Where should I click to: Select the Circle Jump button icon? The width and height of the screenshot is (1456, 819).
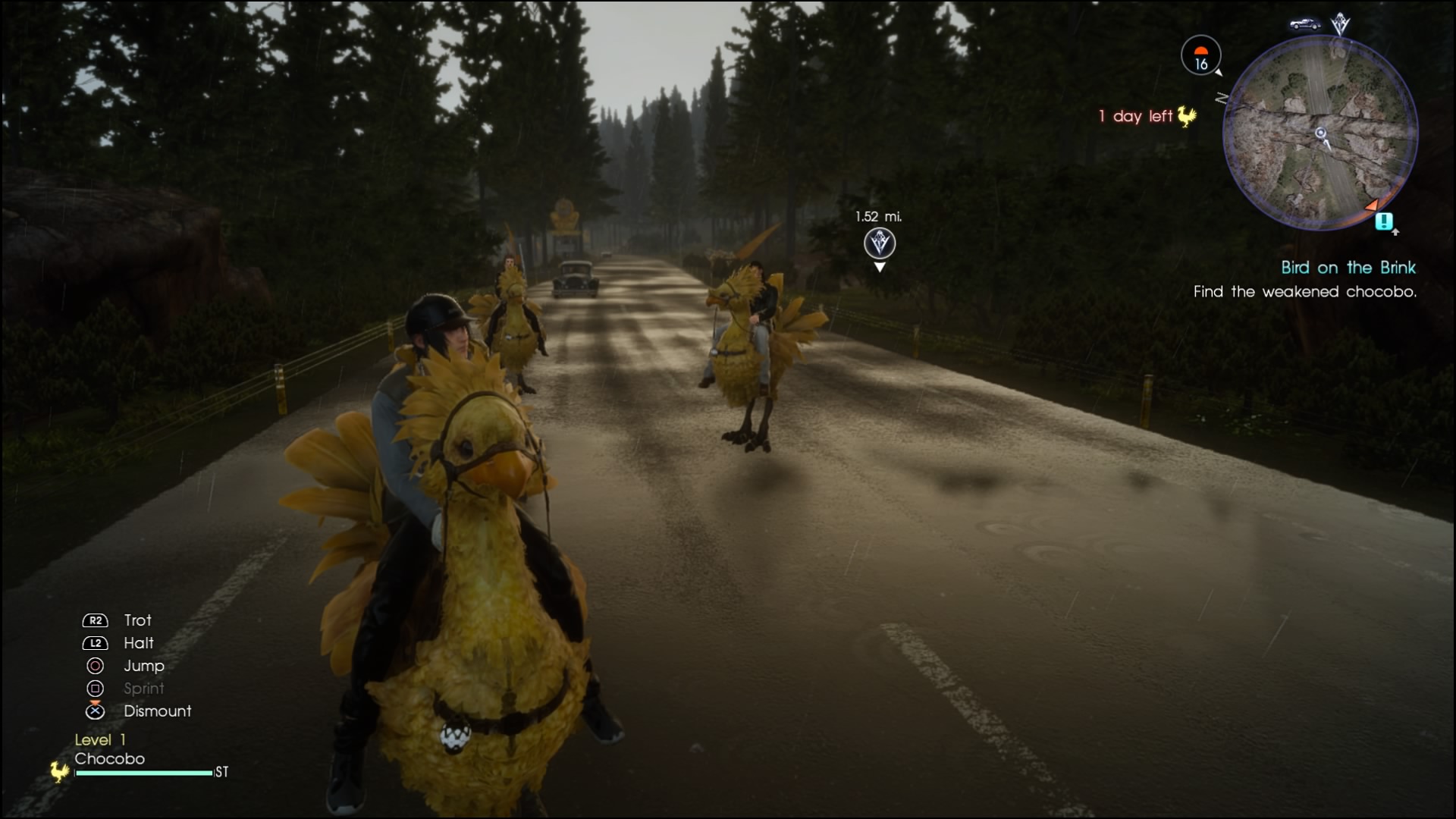[94, 666]
